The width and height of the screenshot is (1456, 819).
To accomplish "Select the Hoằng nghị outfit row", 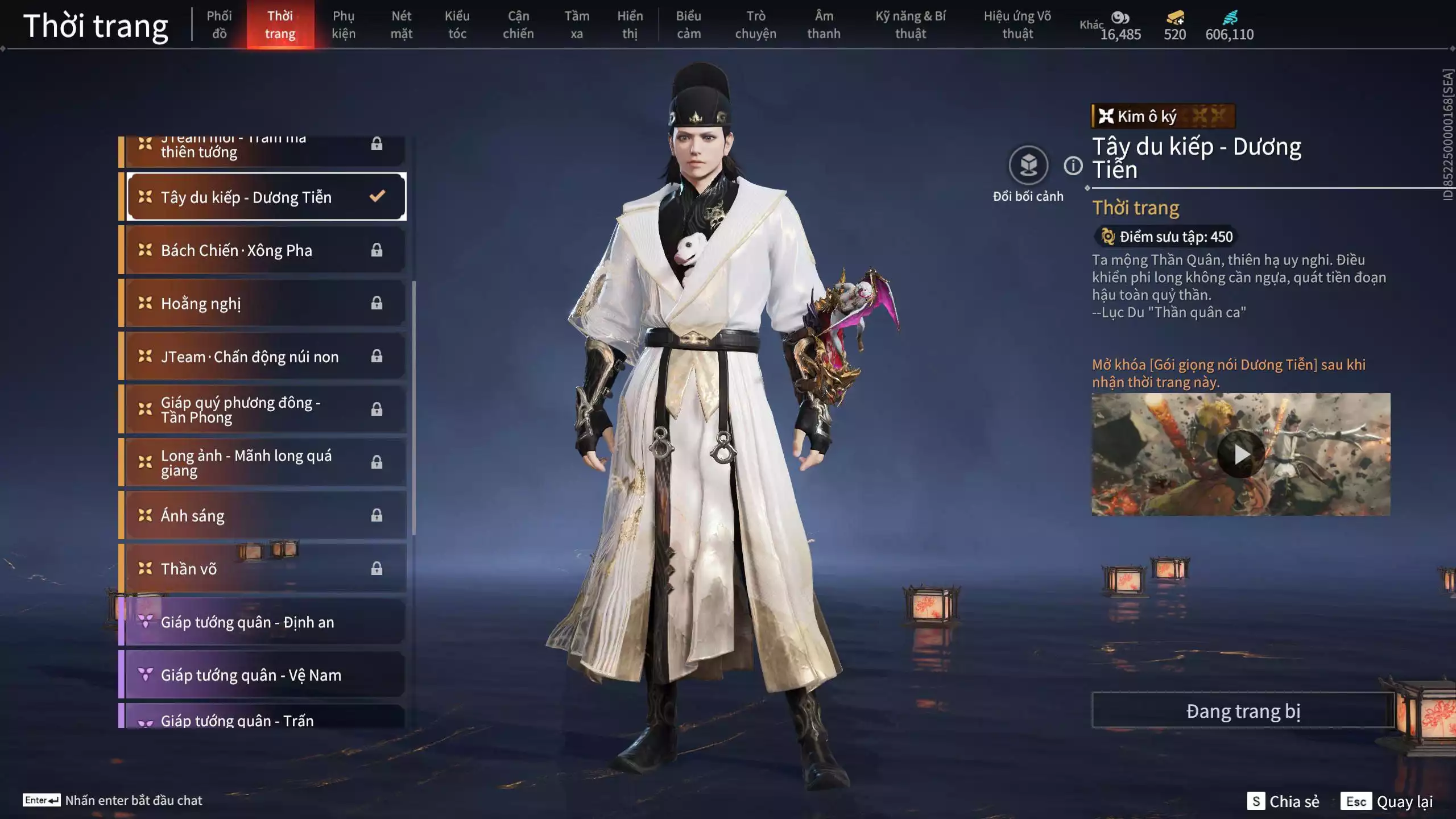I will point(264,303).
